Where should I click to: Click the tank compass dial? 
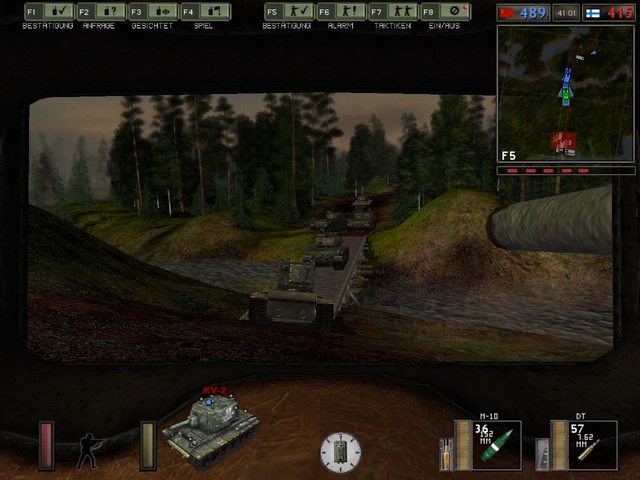340,452
